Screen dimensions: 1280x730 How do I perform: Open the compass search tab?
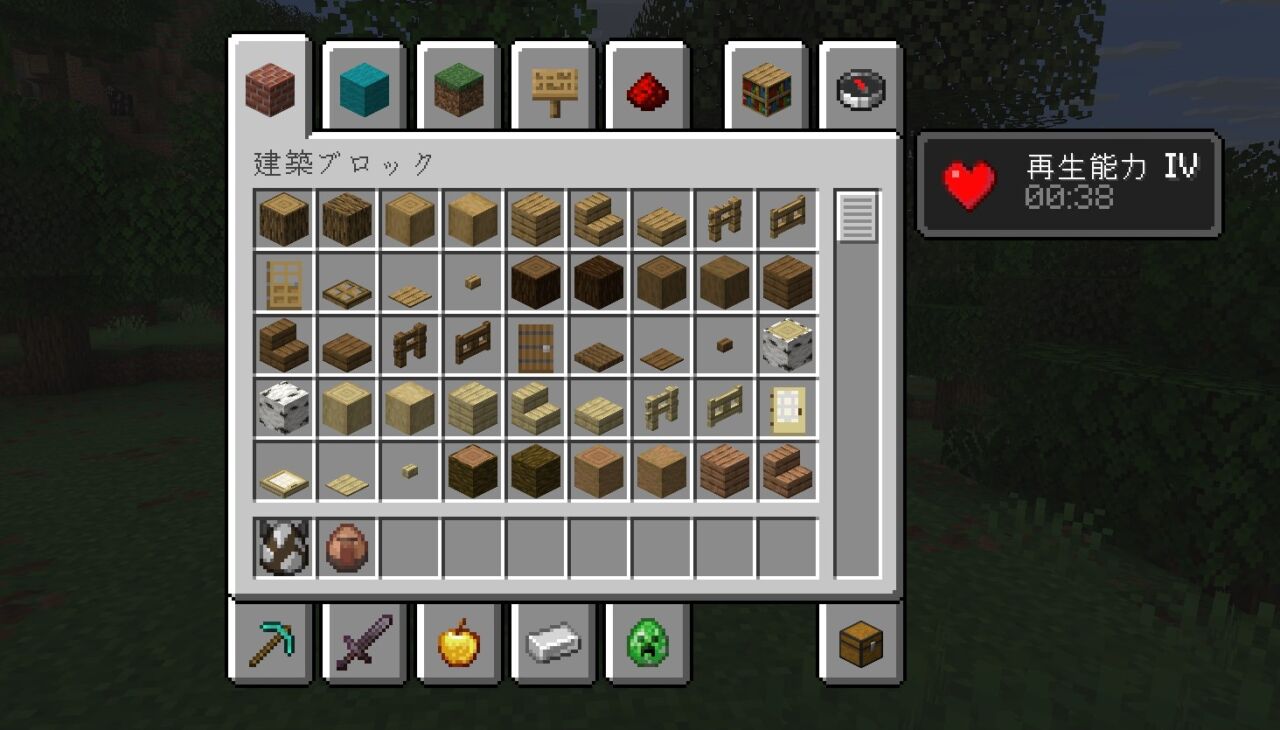click(859, 89)
